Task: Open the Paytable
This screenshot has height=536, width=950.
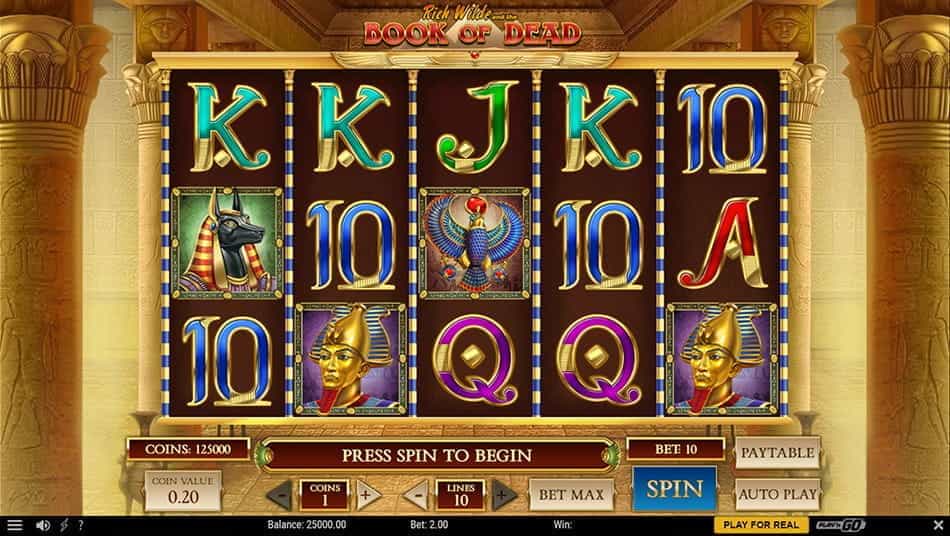Action: click(777, 452)
